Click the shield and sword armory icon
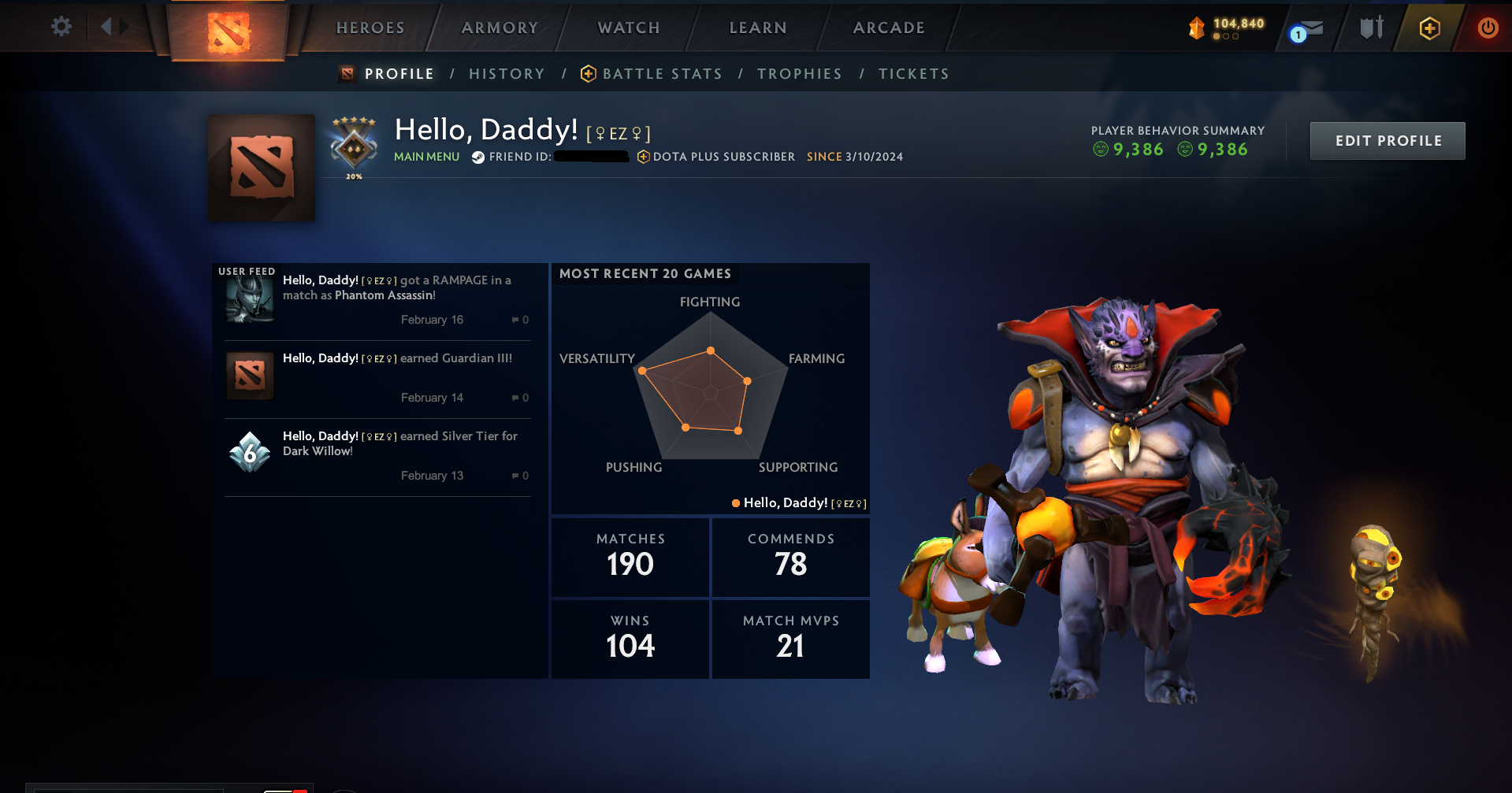Viewport: 1512px width, 793px height. [1371, 28]
